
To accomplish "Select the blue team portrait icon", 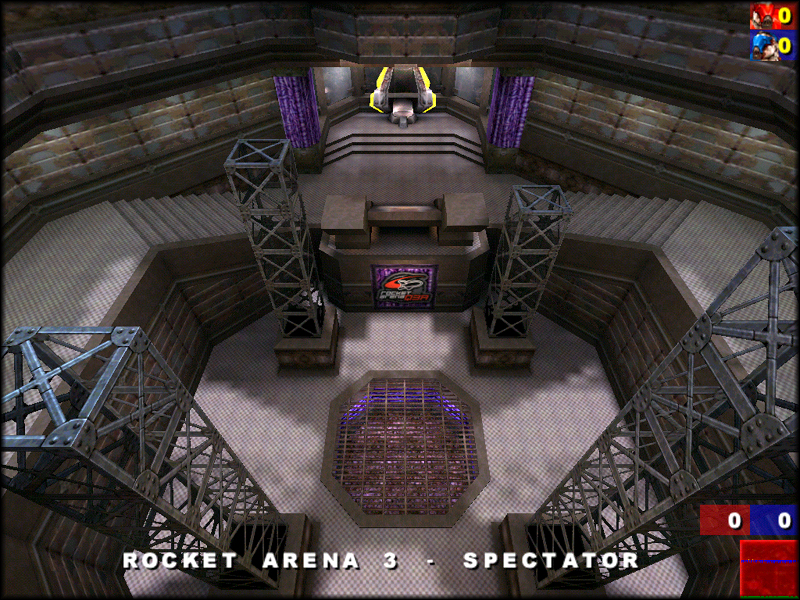I will (x=762, y=46).
